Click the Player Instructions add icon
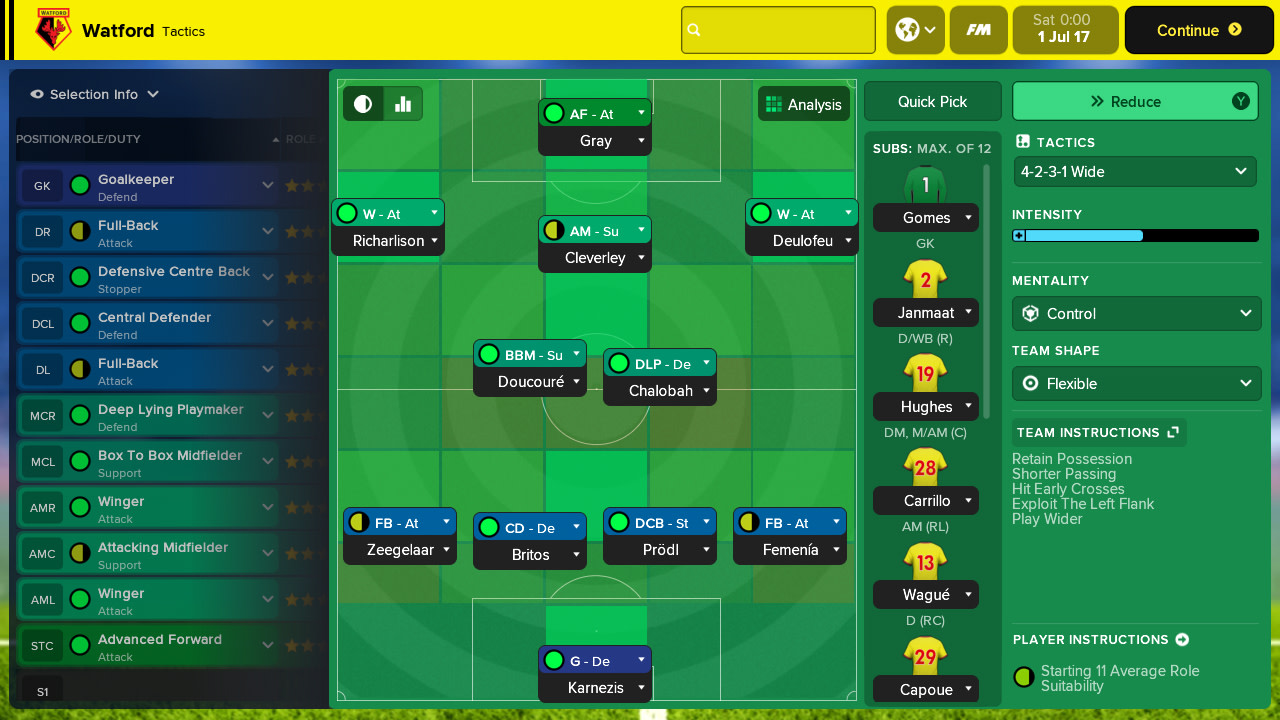Screen dimensions: 1280x720 (x=1182, y=639)
